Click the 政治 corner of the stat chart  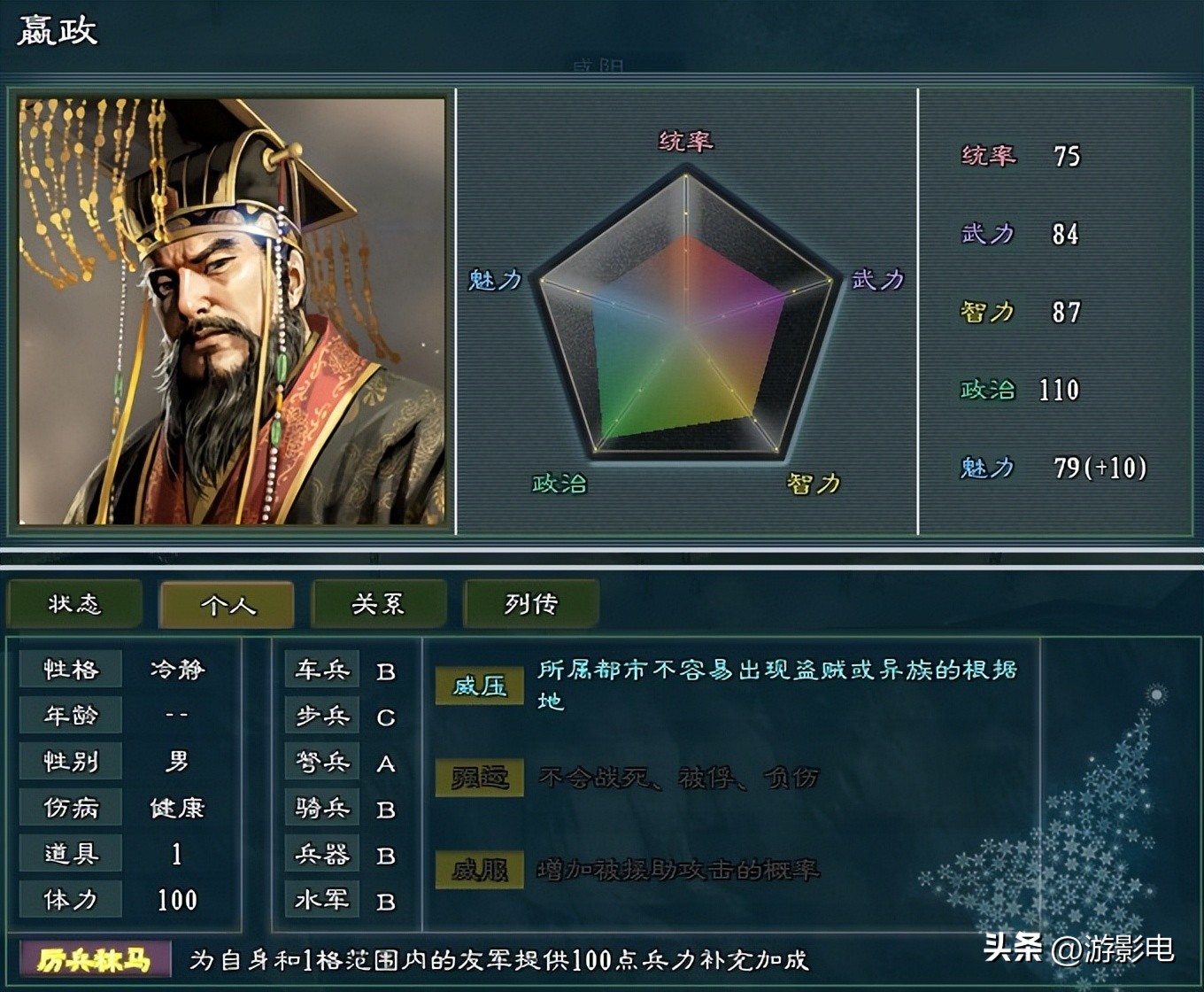point(560,484)
